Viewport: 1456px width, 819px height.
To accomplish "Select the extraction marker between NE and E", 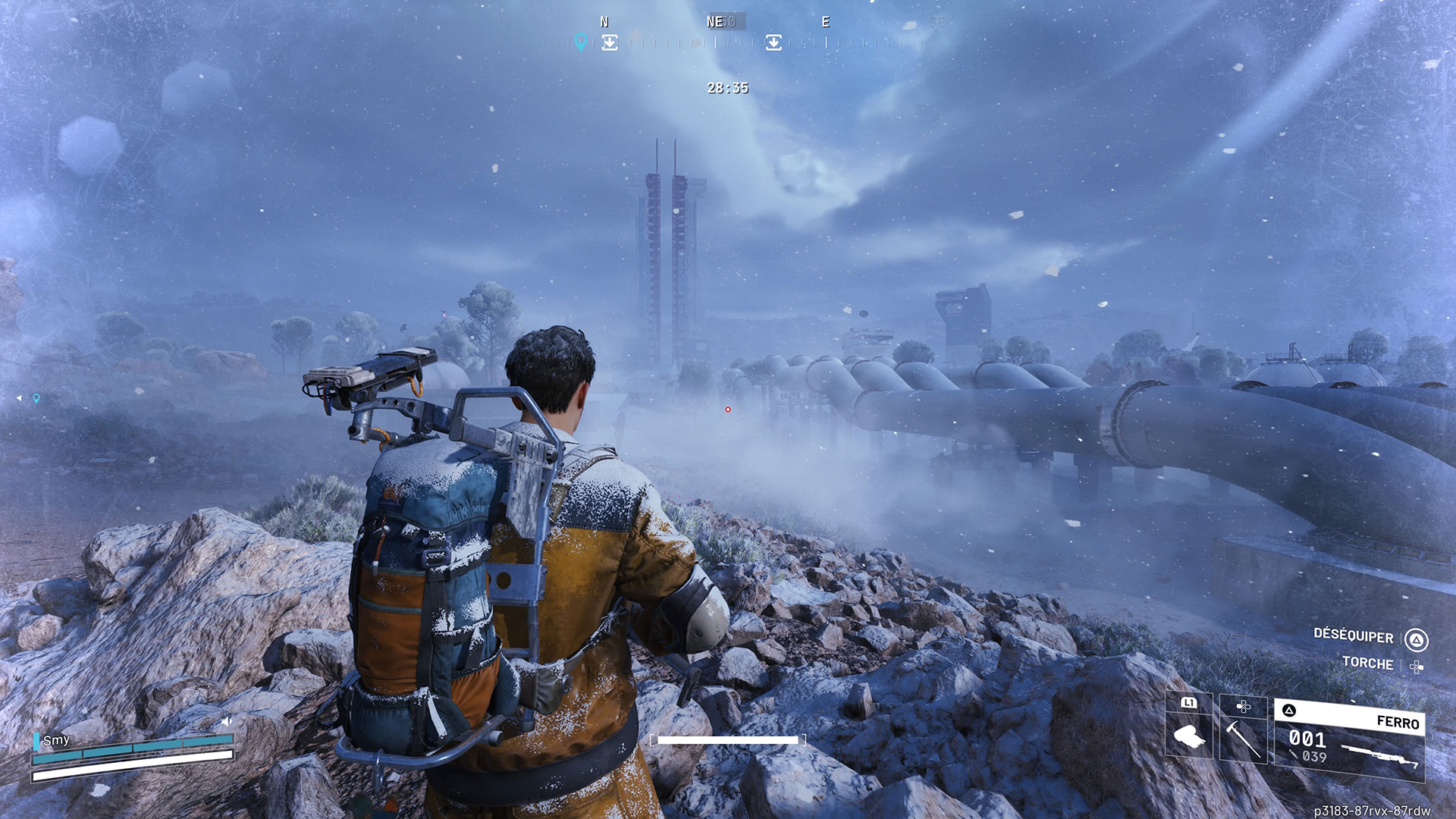I will 773,42.
